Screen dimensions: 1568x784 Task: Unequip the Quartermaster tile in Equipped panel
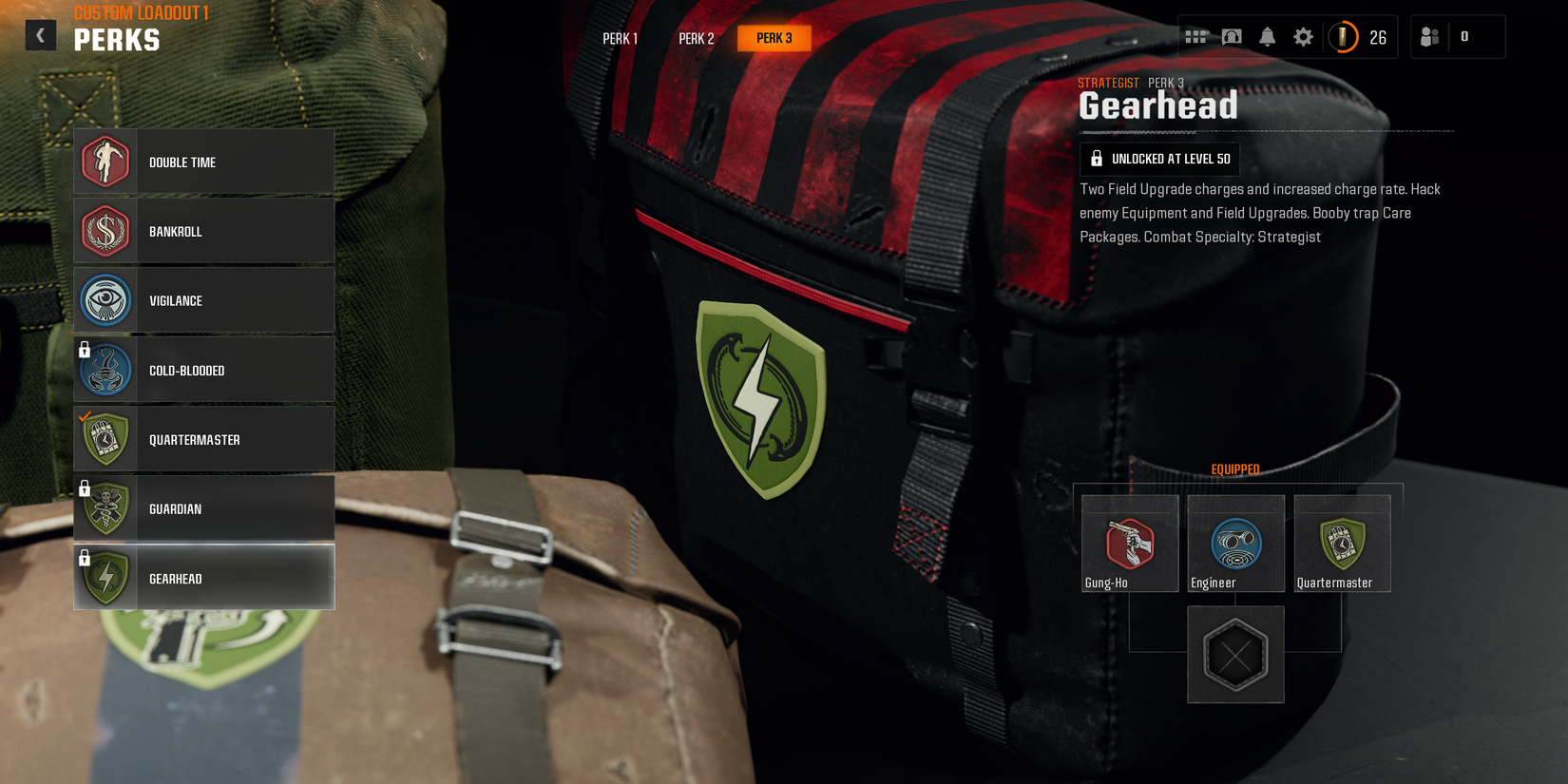click(x=1342, y=542)
